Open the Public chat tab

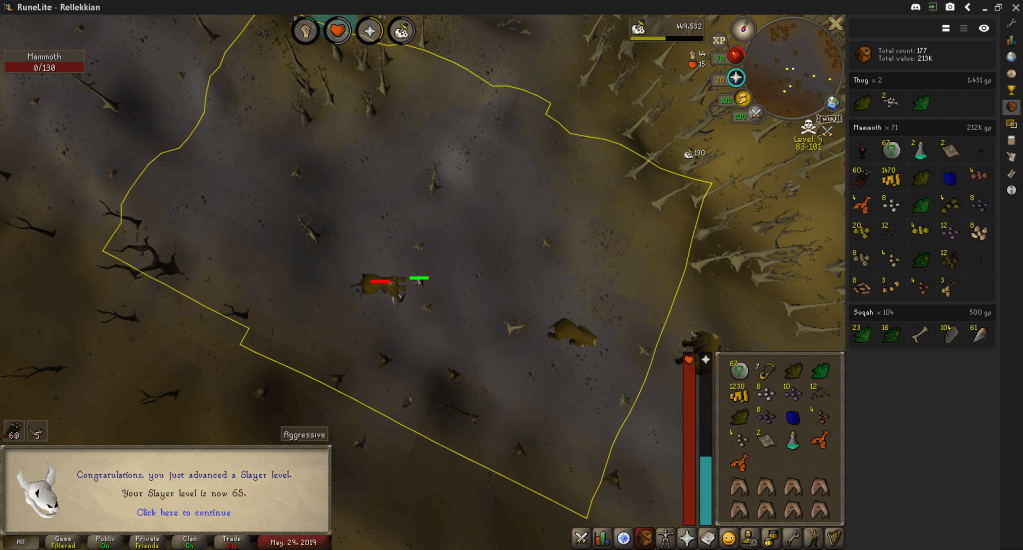pos(105,541)
